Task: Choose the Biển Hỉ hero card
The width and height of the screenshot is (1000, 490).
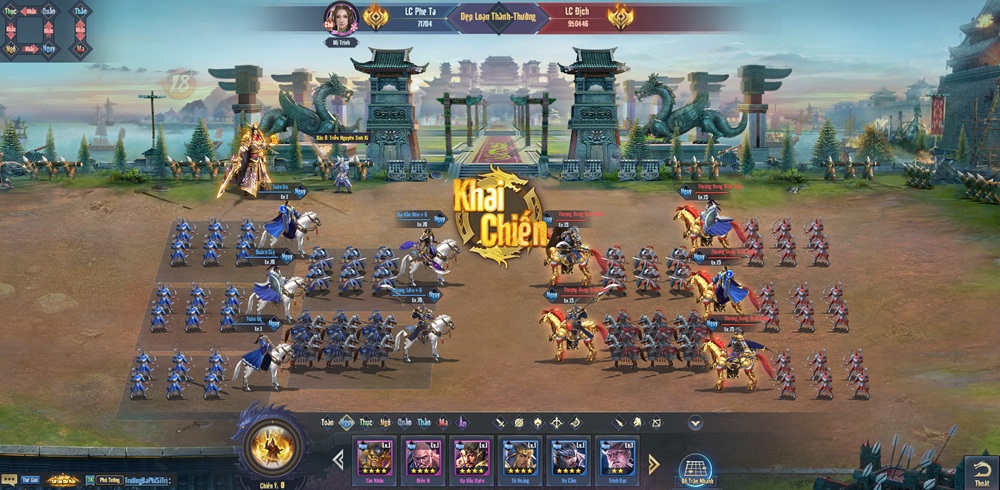Action: pyautogui.click(x=423, y=459)
